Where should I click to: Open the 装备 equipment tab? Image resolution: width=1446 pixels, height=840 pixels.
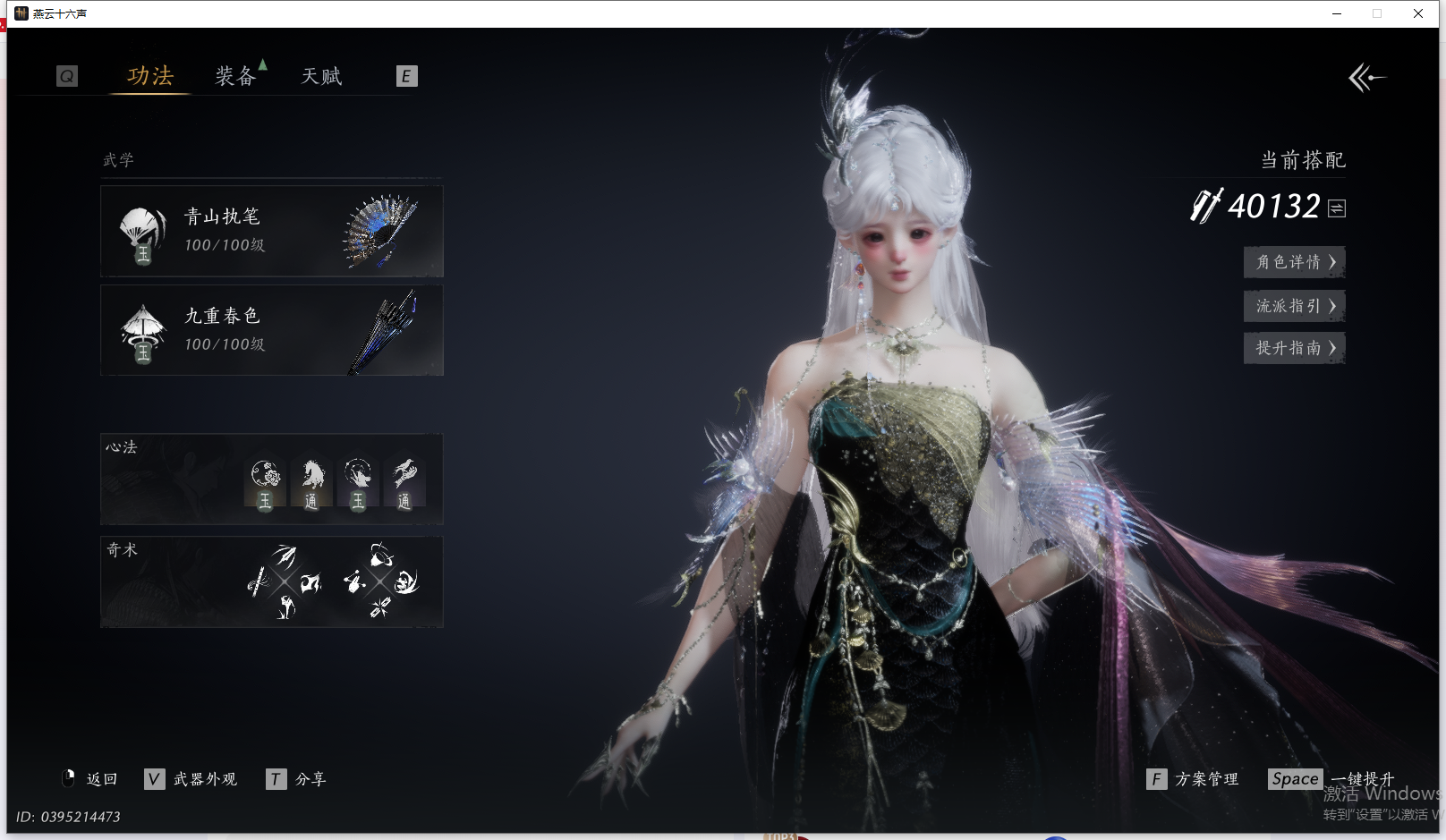[x=235, y=76]
